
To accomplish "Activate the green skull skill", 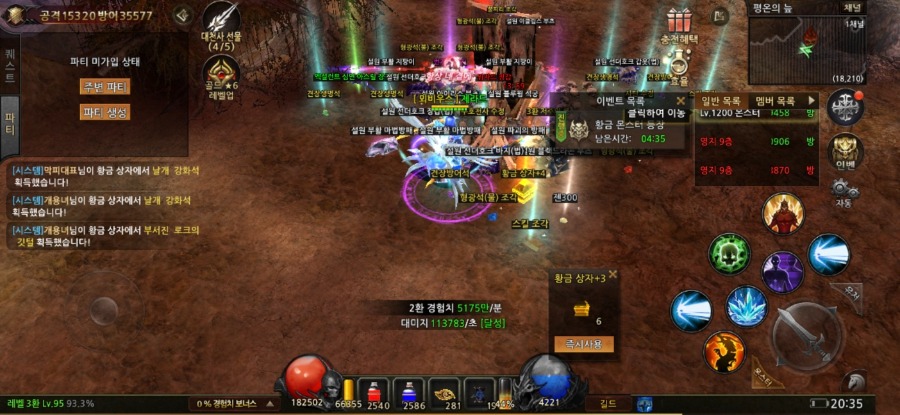I will click(x=730, y=254).
